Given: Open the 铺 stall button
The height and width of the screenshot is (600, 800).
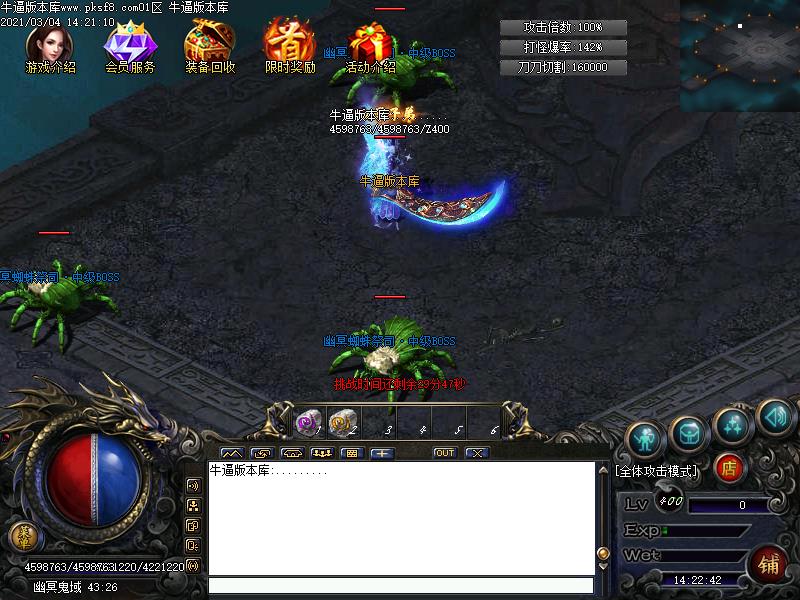Looking at the screenshot, I should (x=770, y=563).
